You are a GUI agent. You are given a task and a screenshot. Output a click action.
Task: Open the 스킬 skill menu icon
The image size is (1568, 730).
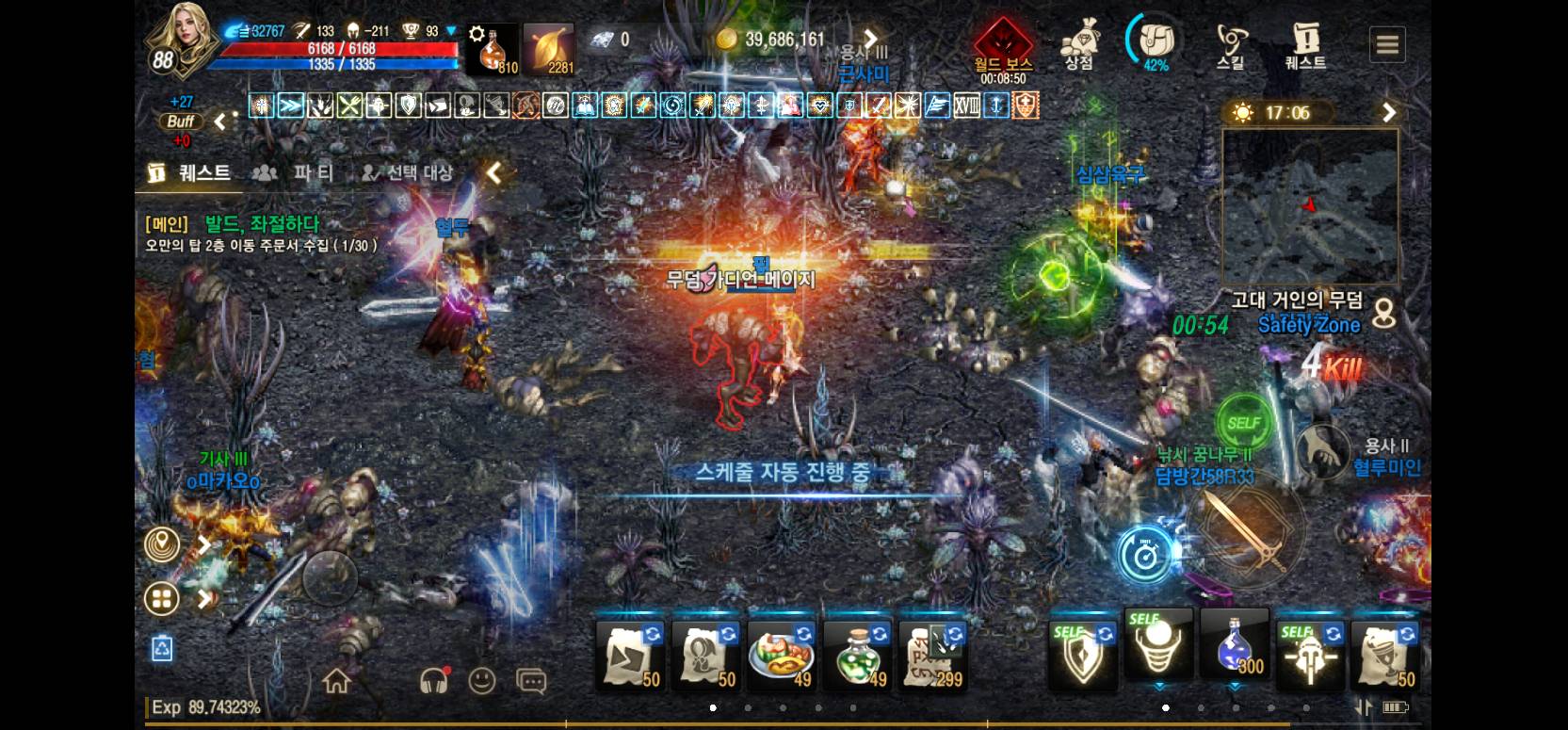click(x=1233, y=42)
